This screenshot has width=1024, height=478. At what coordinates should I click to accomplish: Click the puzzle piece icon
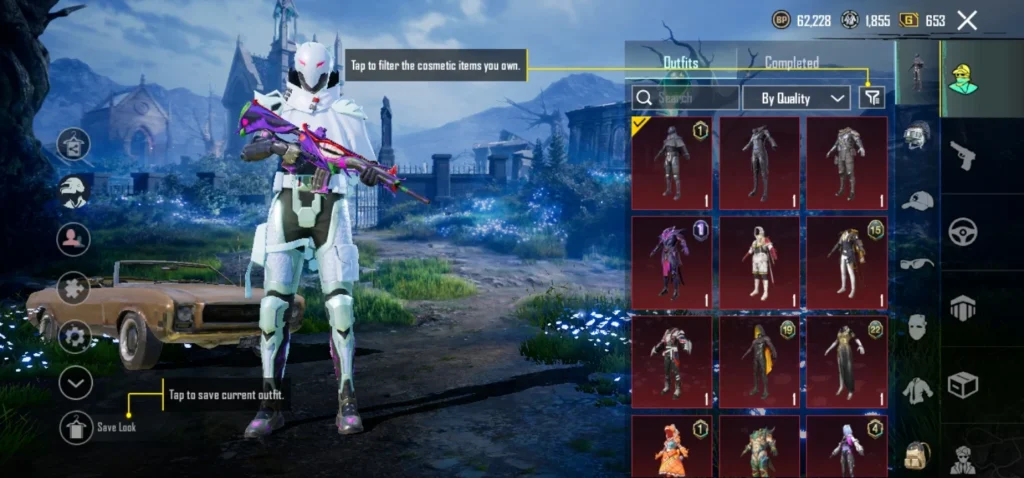point(75,288)
